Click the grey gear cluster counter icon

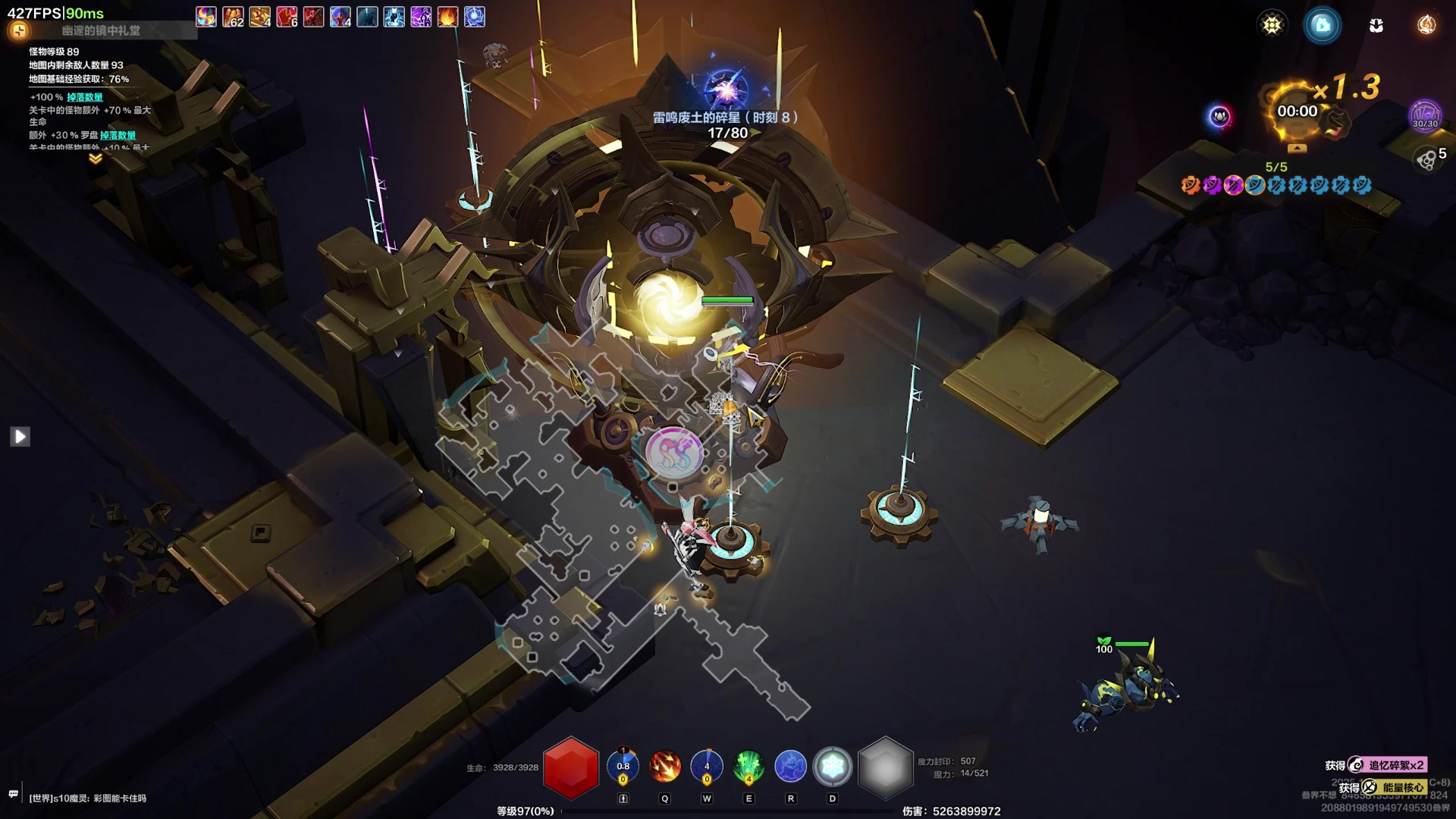[1426, 159]
